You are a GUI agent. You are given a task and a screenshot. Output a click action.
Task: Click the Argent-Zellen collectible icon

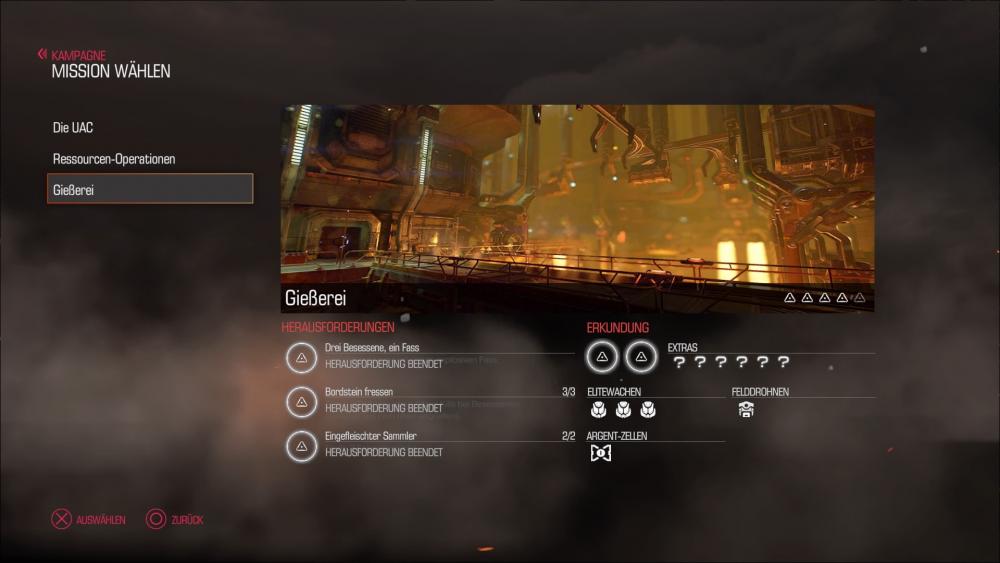[600, 453]
